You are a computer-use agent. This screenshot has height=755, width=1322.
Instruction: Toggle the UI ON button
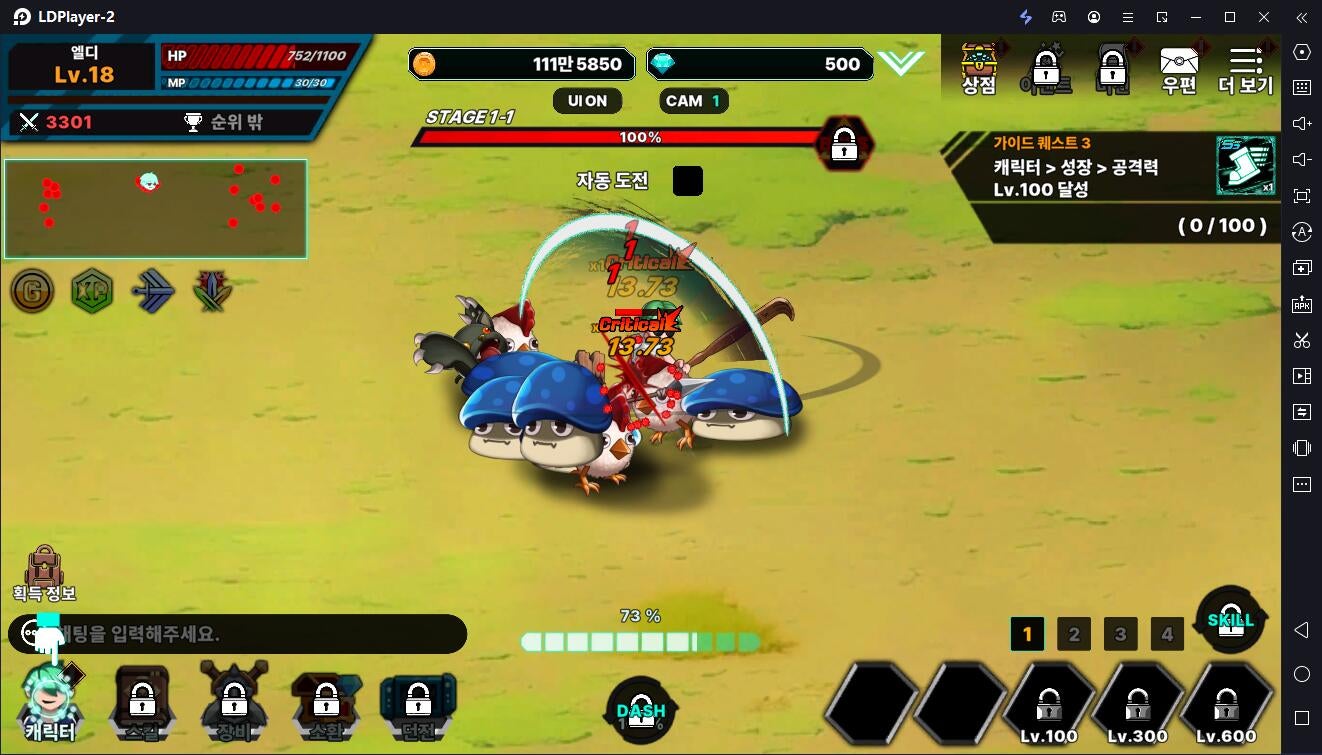click(x=587, y=101)
